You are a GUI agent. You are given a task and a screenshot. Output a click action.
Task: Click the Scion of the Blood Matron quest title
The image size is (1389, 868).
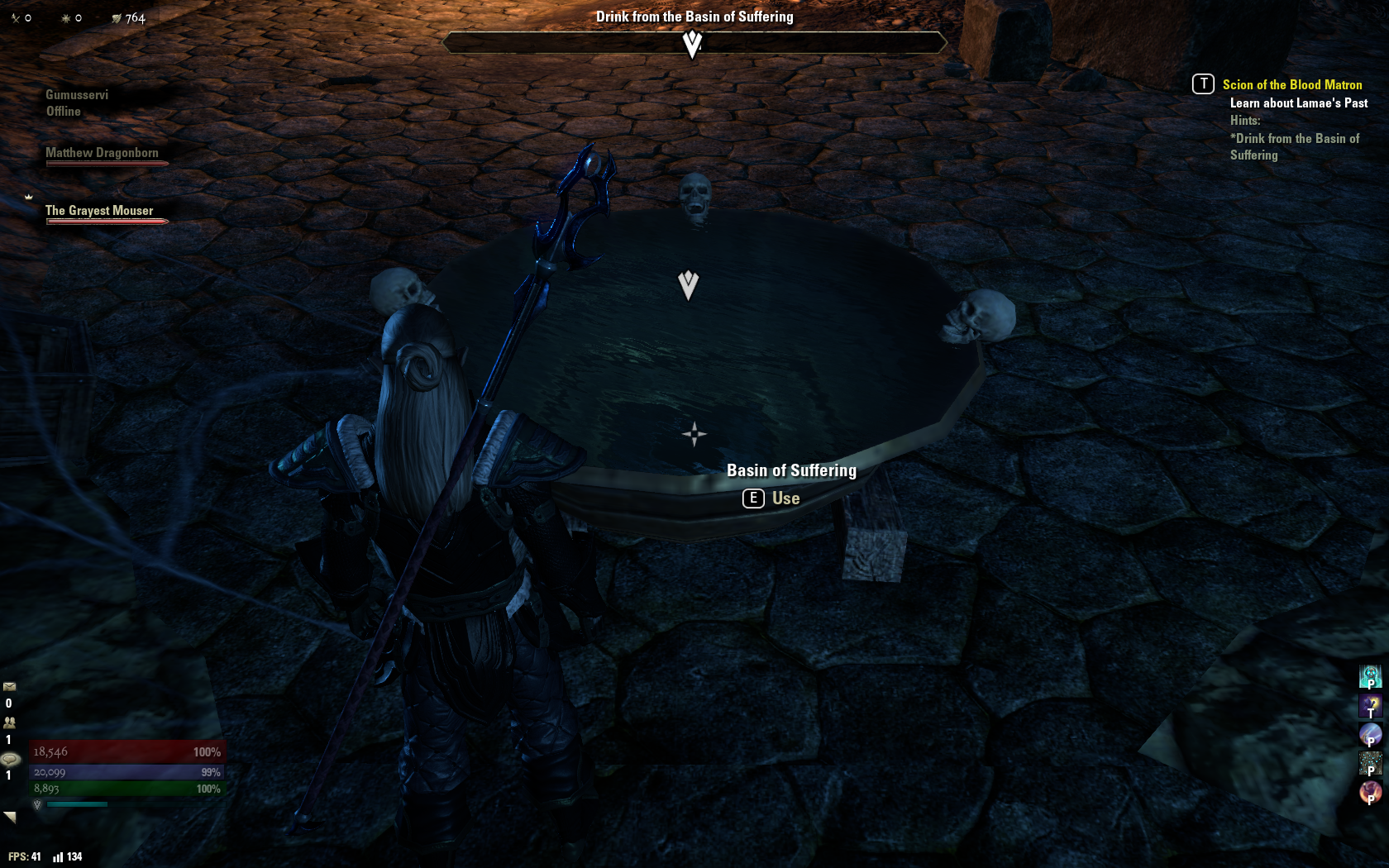(1291, 84)
